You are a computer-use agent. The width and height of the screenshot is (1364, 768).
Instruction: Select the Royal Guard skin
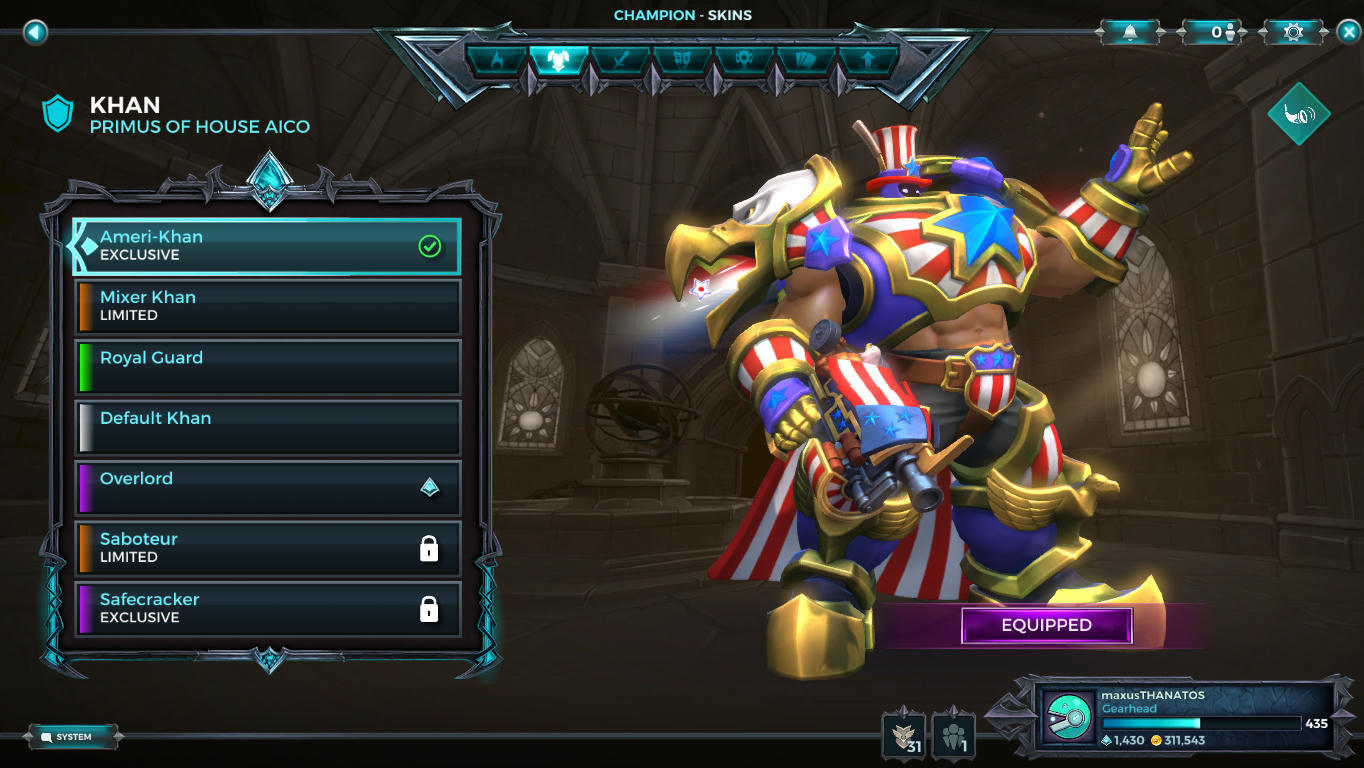tap(267, 366)
